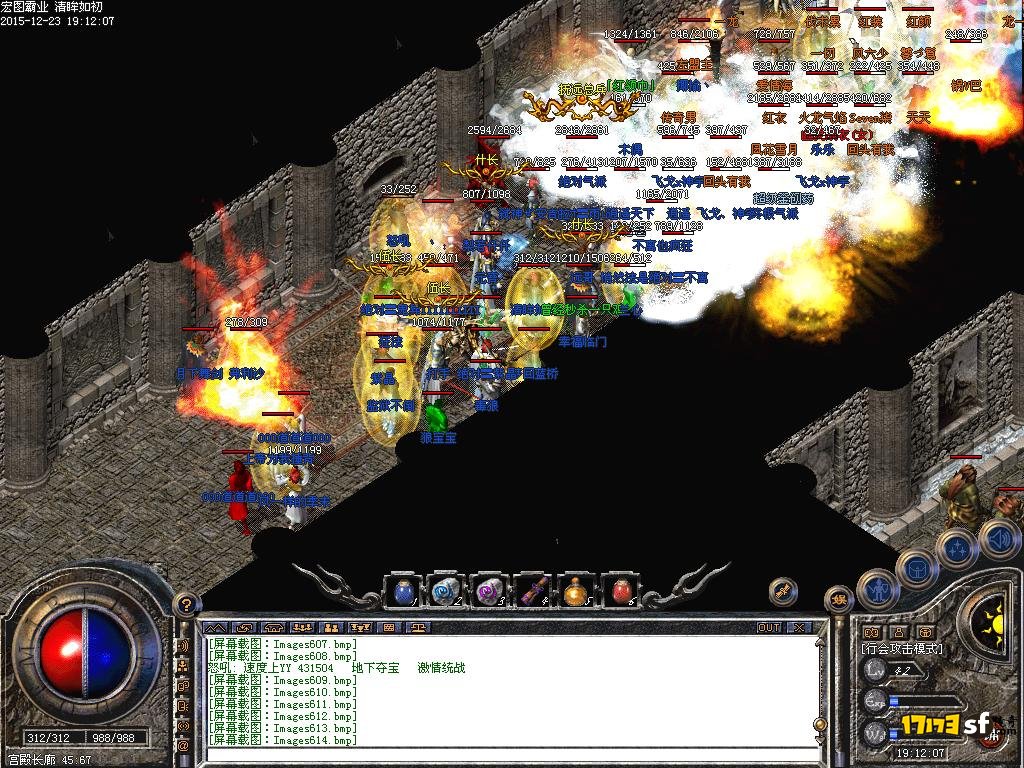The height and width of the screenshot is (768, 1024).
Task: Use the golden potion in belt slot 5
Action: pyautogui.click(x=574, y=591)
